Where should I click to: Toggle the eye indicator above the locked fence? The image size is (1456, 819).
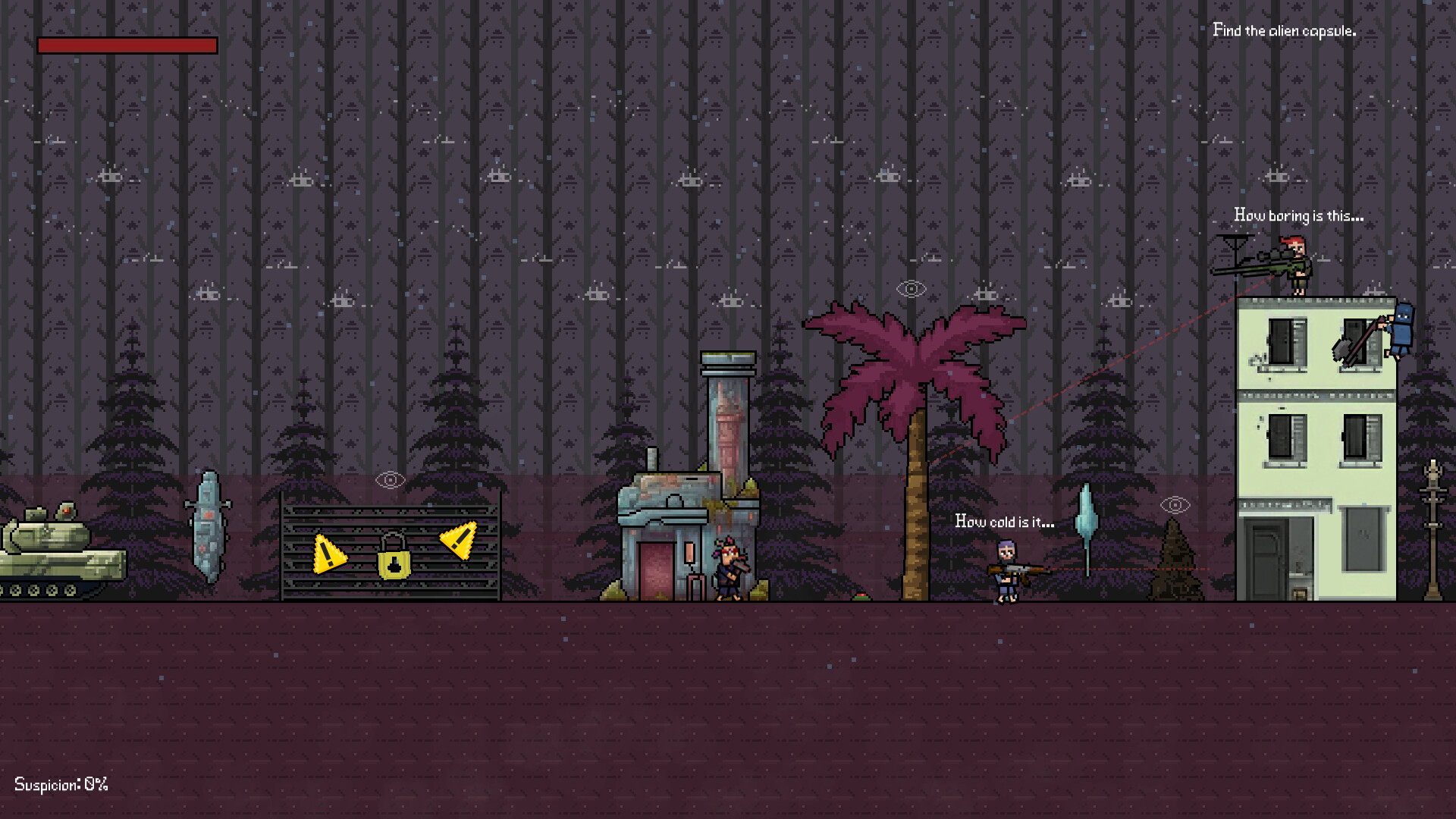click(391, 479)
